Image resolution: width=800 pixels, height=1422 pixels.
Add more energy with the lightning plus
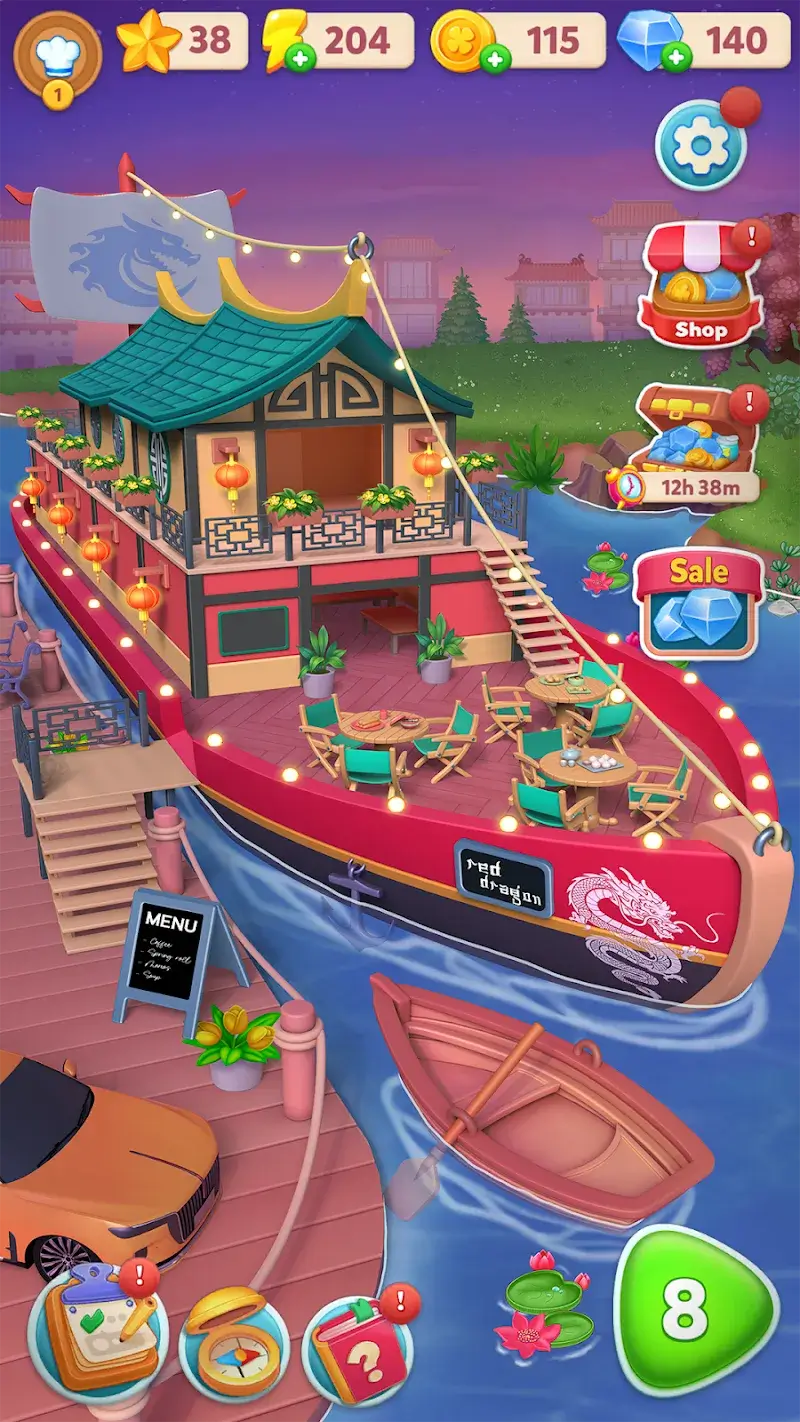[x=298, y=58]
